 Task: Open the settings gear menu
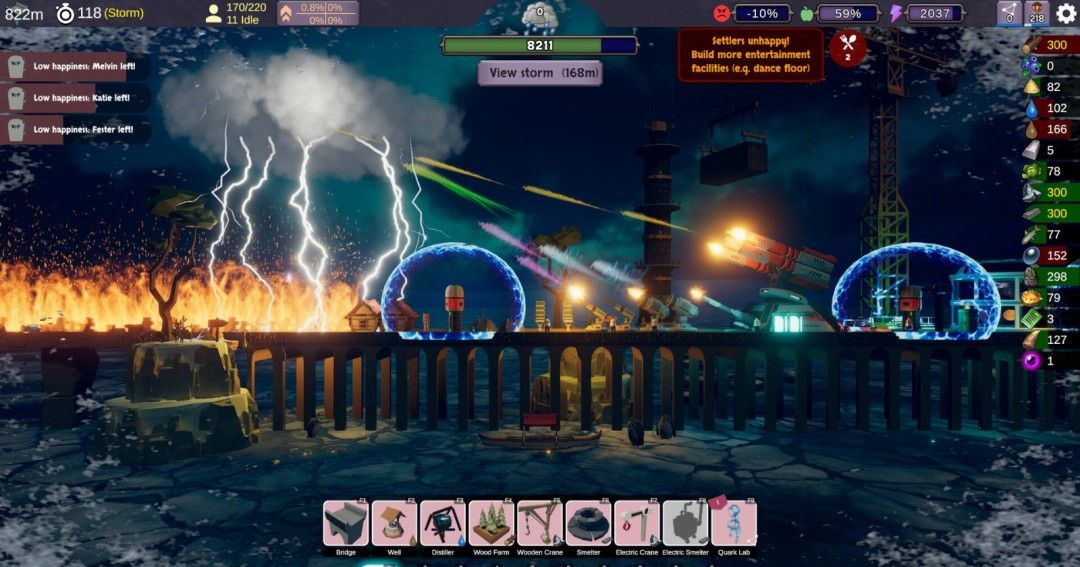coord(1066,13)
